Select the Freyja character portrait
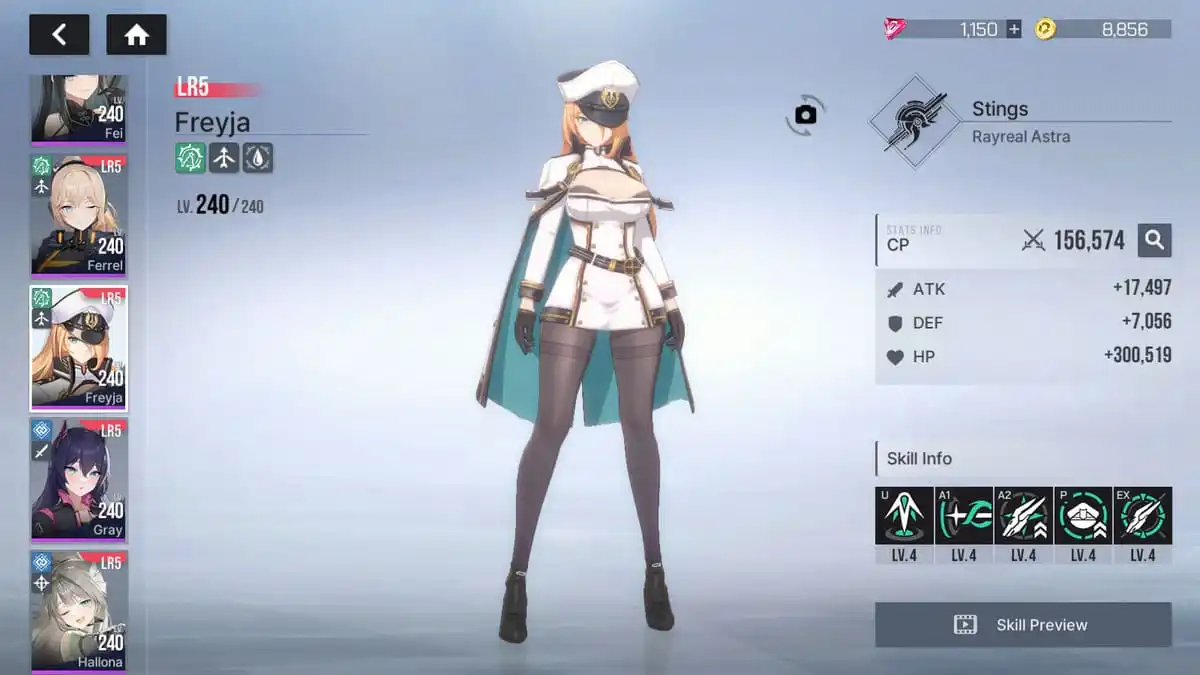 pyautogui.click(x=79, y=348)
